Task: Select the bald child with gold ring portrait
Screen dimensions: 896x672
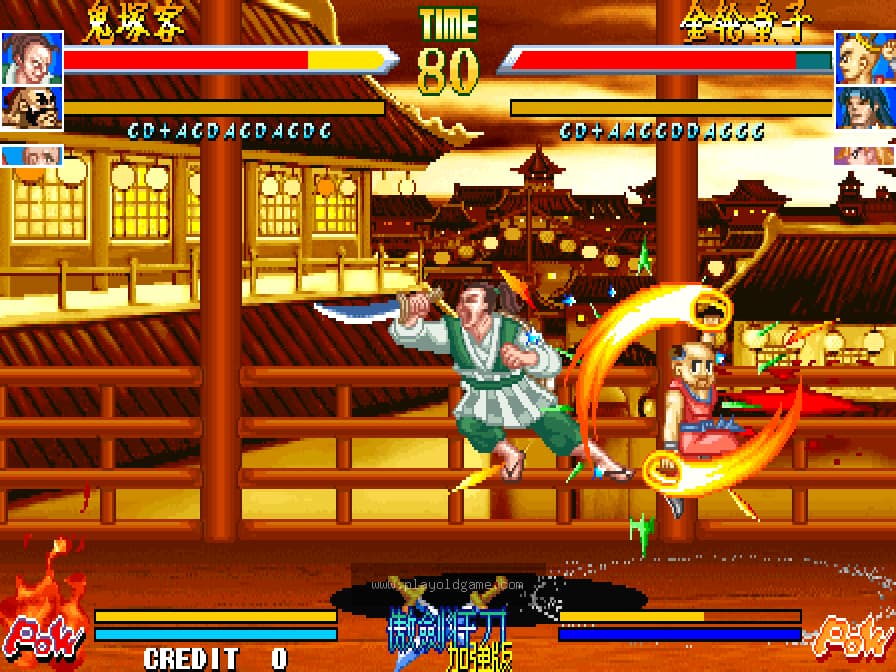Action: 864,57
